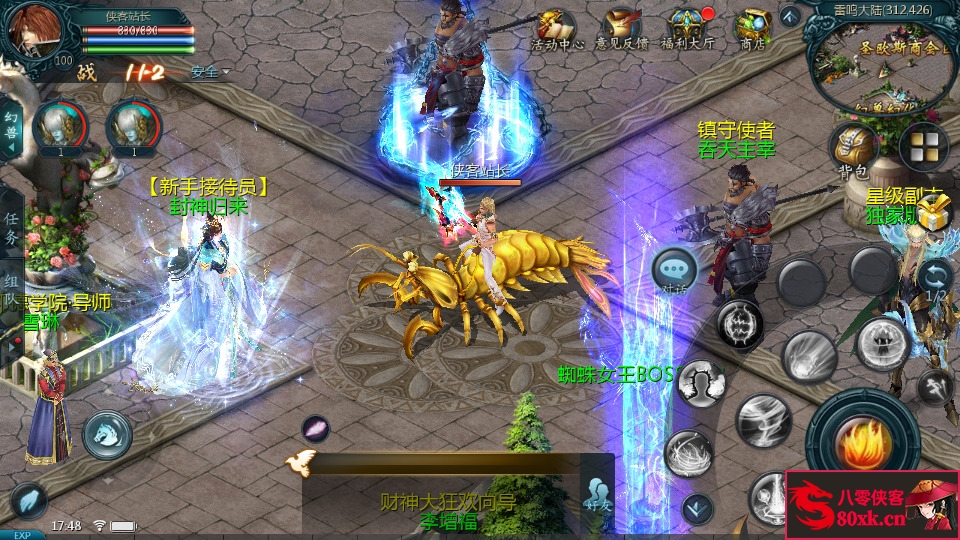Open the 商店 shop treasure chest

752,28
